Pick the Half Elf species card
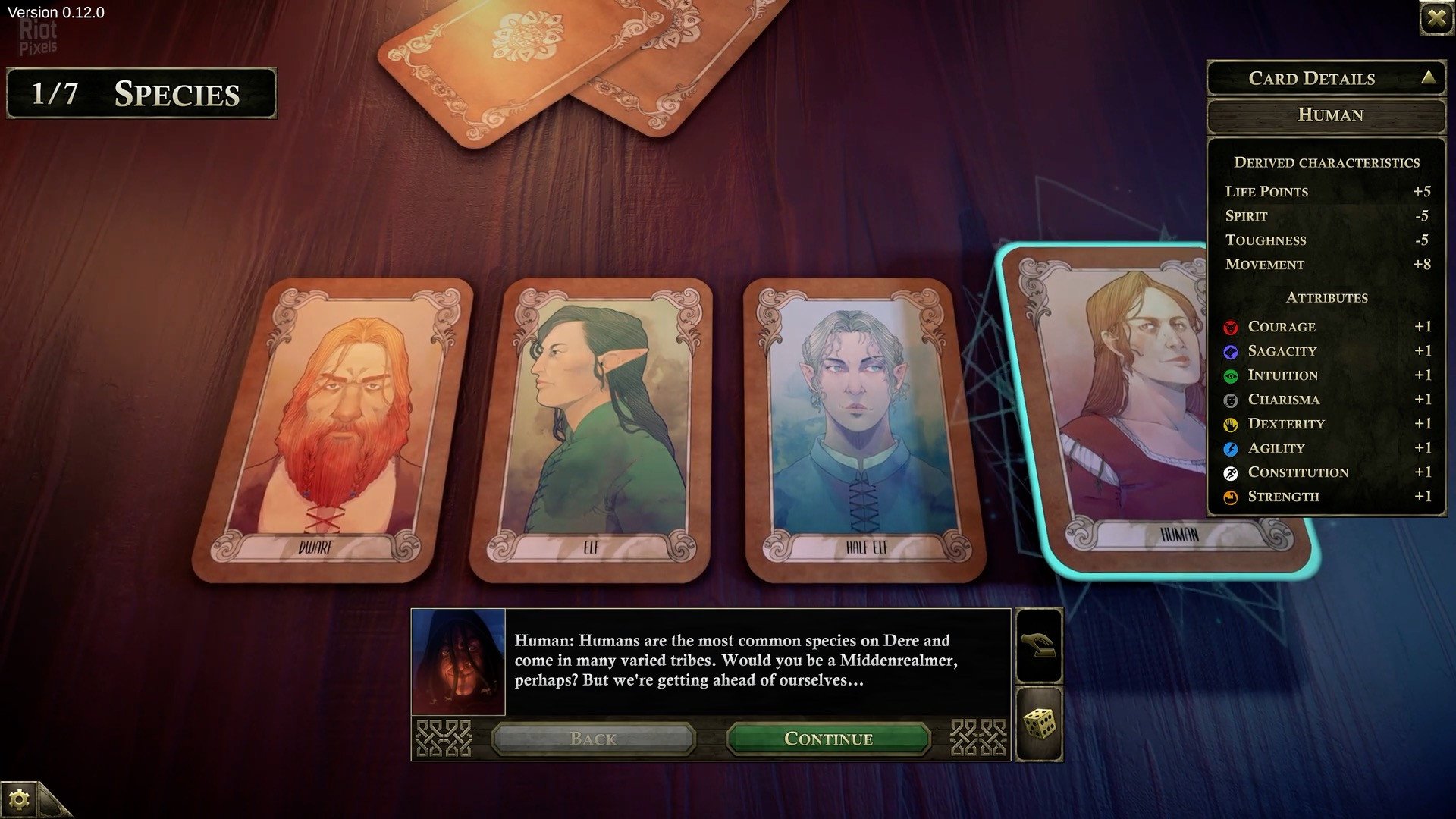 pyautogui.click(x=863, y=428)
